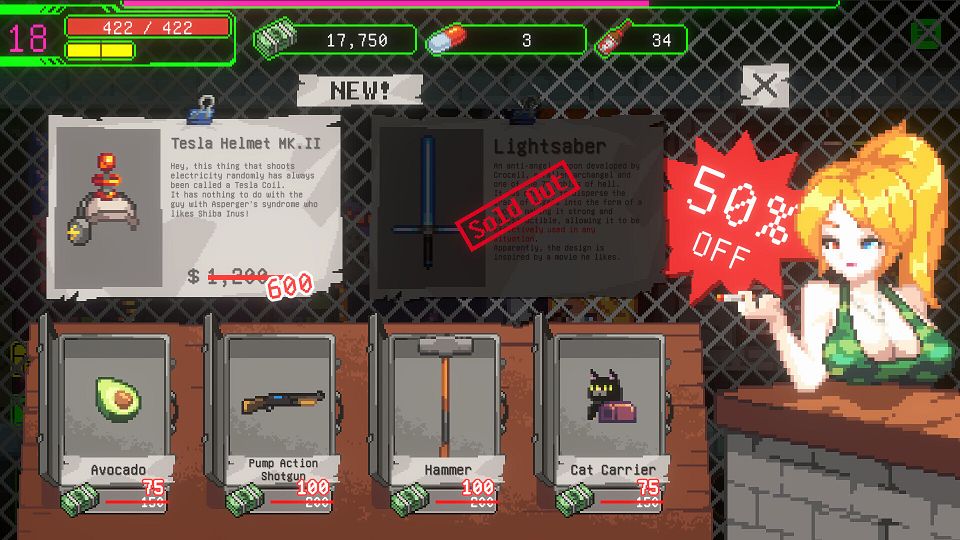Buy the Tesla Helmet MK.II card
960x540 pixels.
tap(196, 205)
